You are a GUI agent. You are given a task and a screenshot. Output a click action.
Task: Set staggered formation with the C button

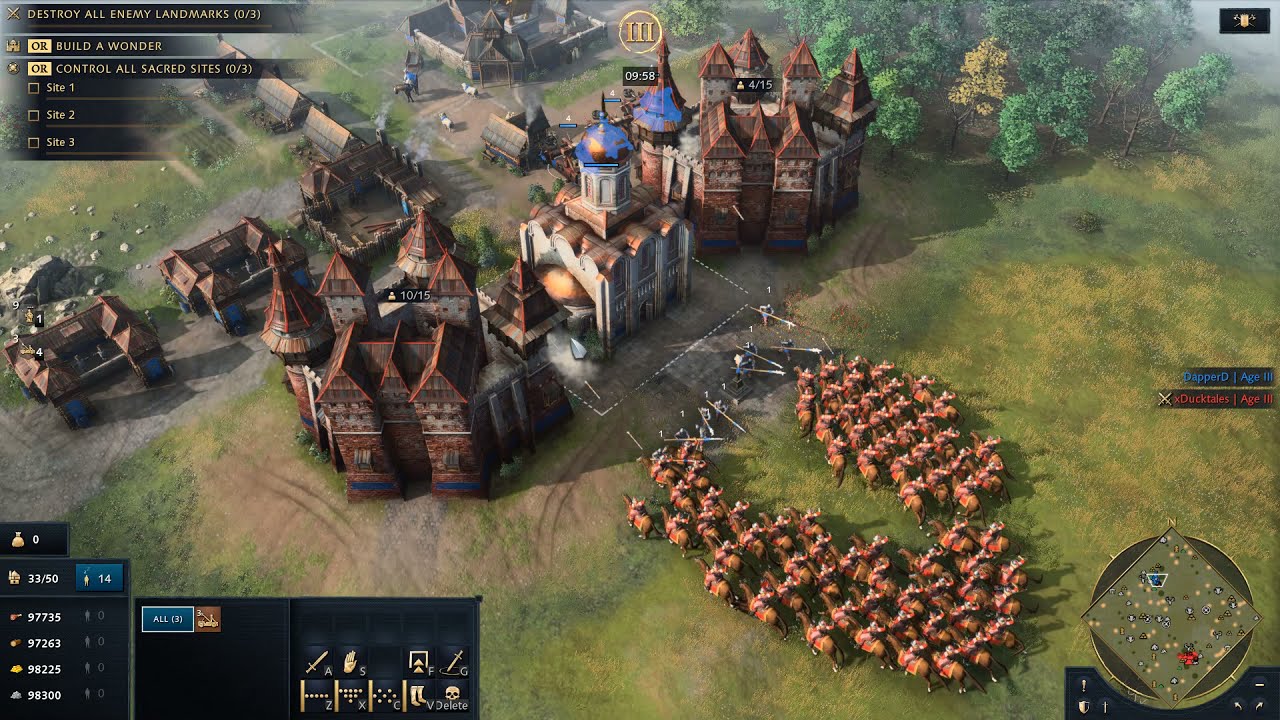pos(386,694)
